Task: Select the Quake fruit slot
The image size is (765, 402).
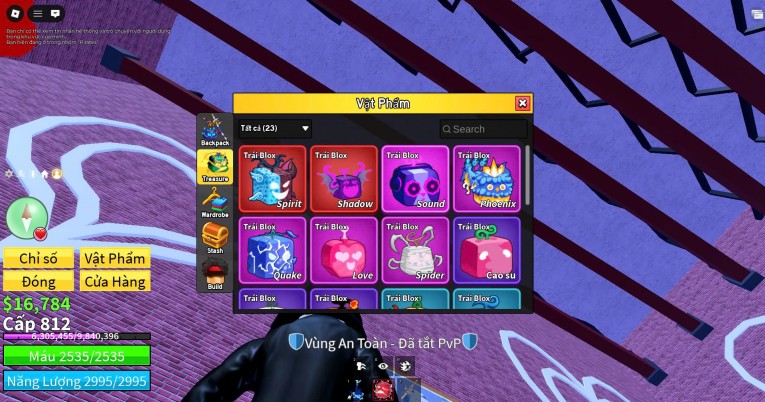Action: click(273, 250)
